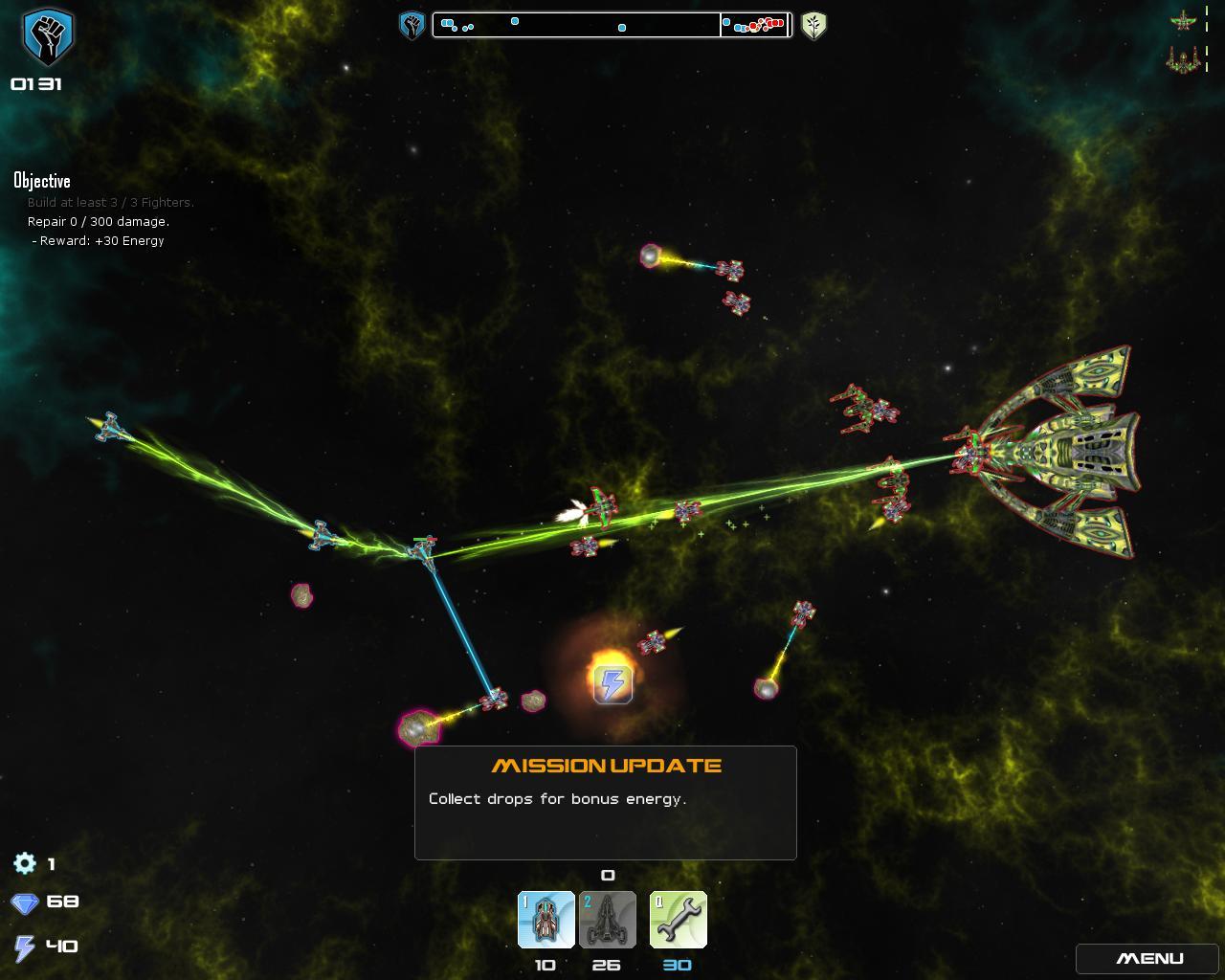This screenshot has height=980, width=1225.
Task: Click the small enemy fighter wave icon
Action: pyautogui.click(x=1183, y=20)
